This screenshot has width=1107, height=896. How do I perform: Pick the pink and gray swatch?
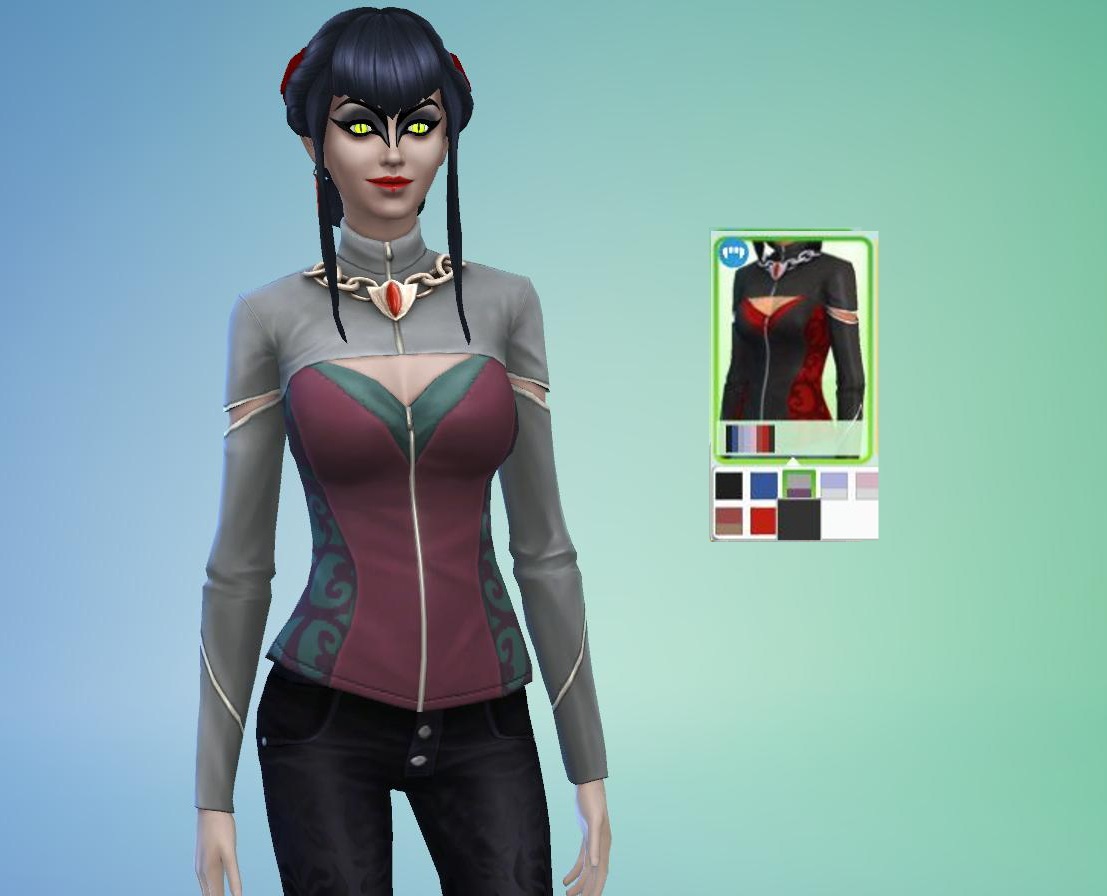(x=866, y=486)
